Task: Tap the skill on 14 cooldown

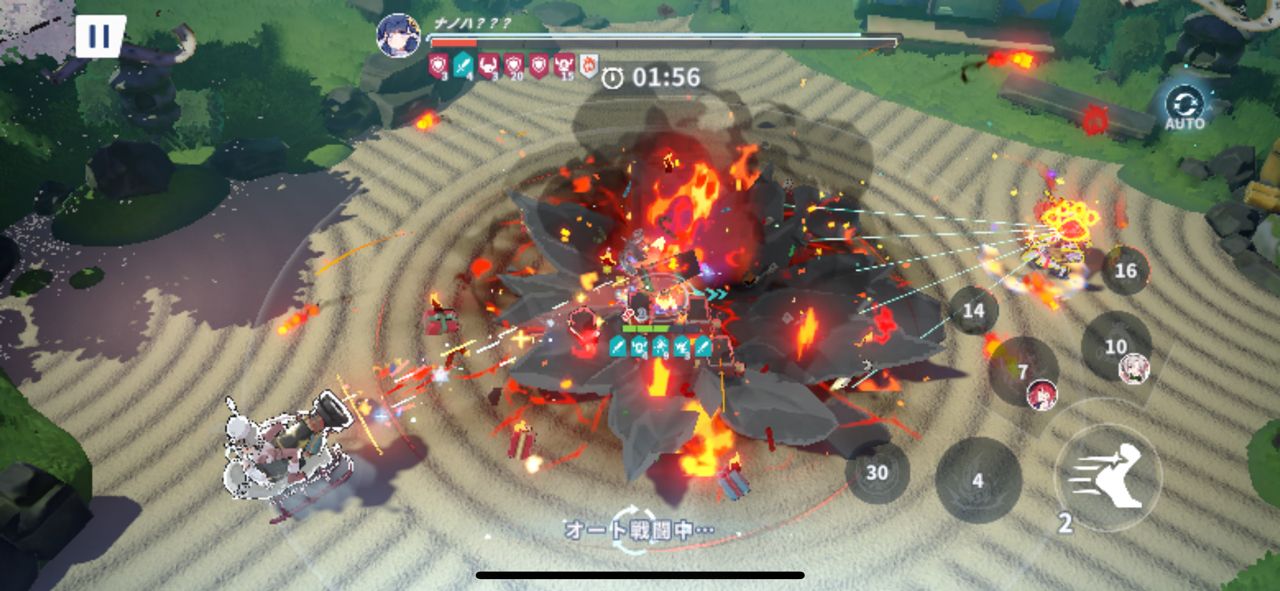Action: coord(973,310)
